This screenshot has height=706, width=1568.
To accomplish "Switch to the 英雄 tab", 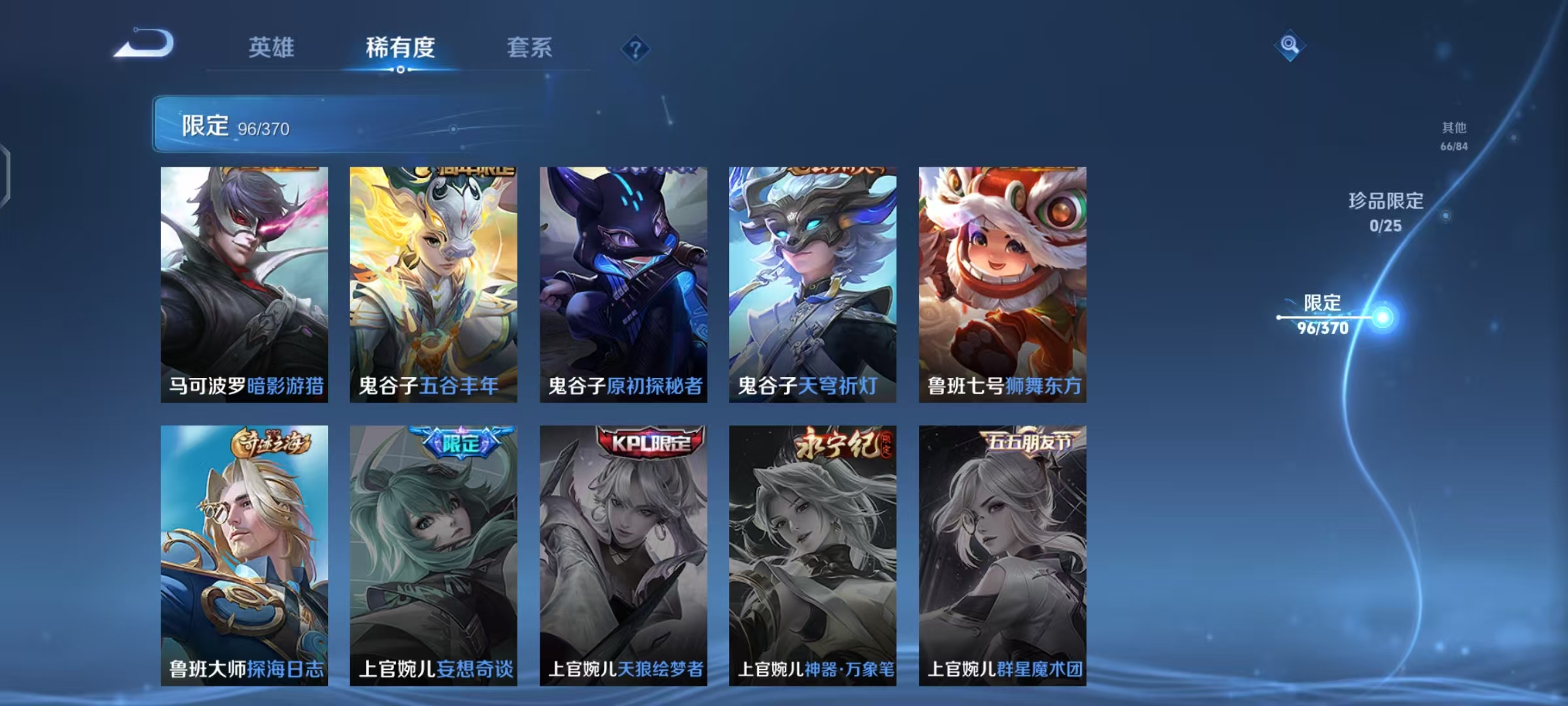I will 272,49.
